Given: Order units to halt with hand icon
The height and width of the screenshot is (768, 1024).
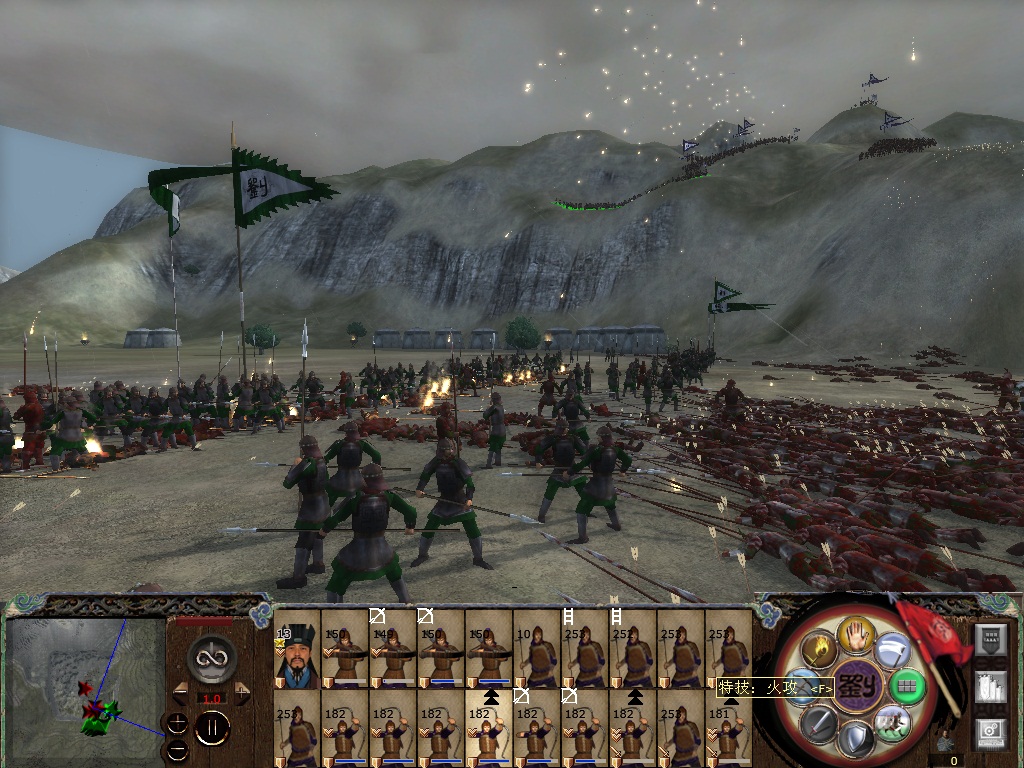Looking at the screenshot, I should [x=856, y=634].
